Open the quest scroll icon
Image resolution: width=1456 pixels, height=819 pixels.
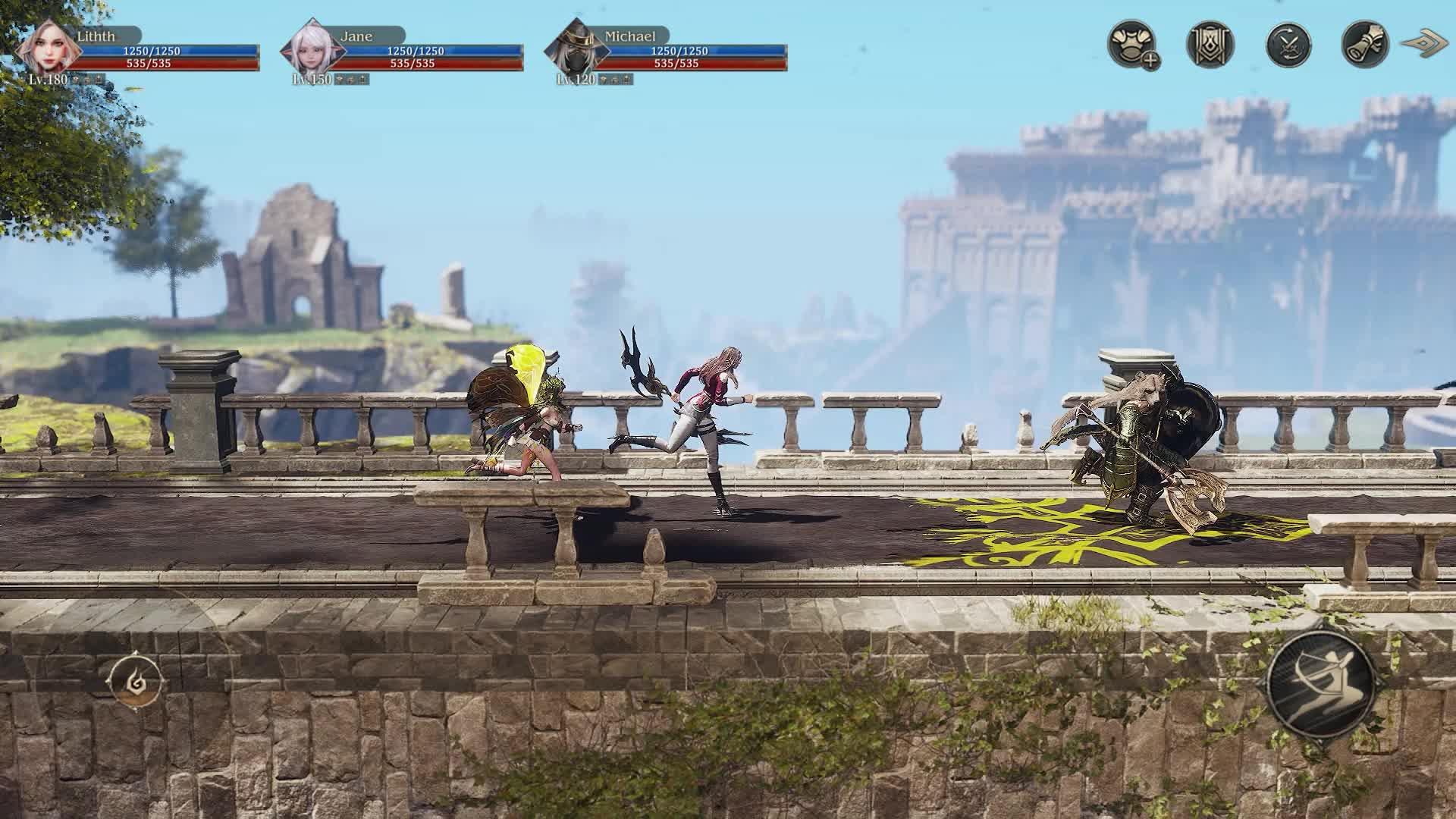pyautogui.click(x=1366, y=45)
